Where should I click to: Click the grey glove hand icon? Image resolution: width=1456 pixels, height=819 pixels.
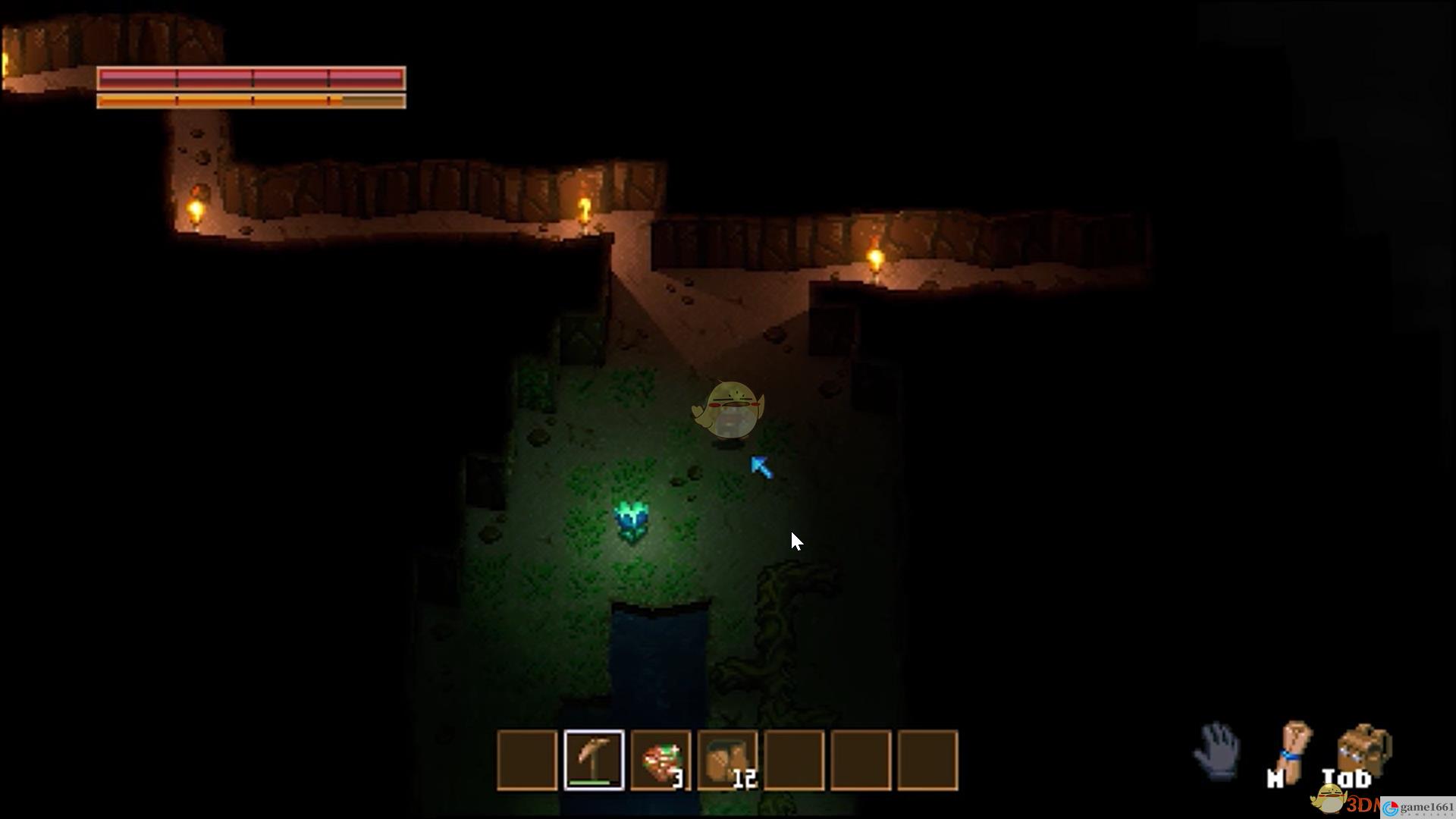[x=1217, y=750]
